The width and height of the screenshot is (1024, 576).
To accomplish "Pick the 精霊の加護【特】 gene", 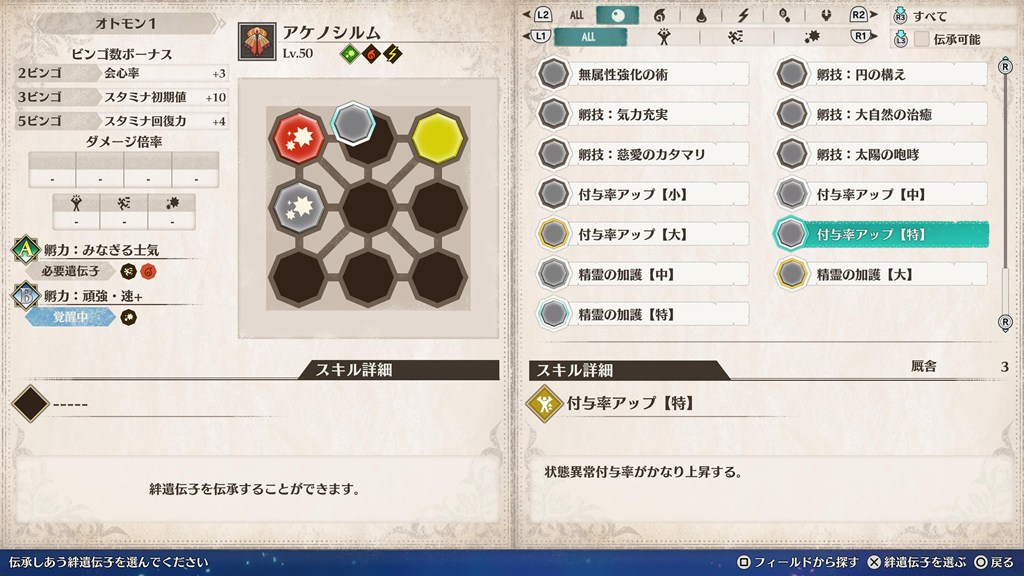I will (643, 314).
